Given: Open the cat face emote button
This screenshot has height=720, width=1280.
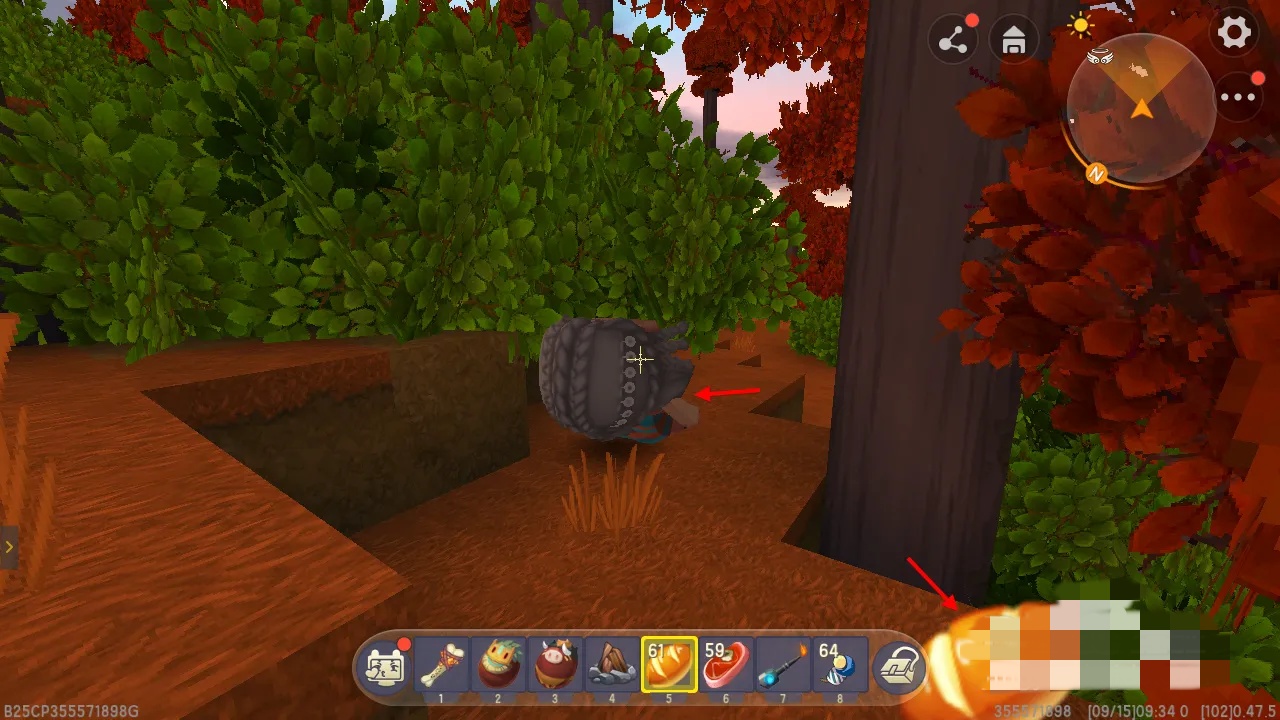Looking at the screenshot, I should (x=385, y=666).
